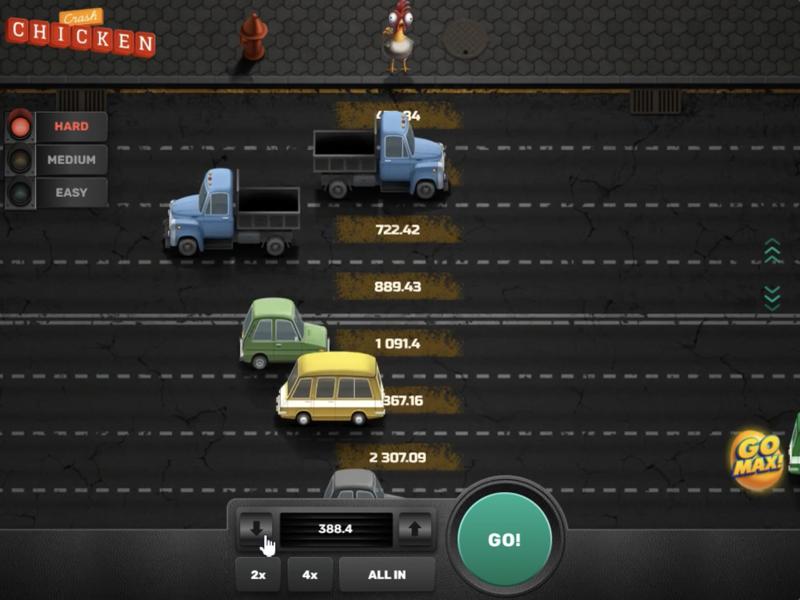
Task: Bet everything with ALL IN
Action: pyautogui.click(x=387, y=575)
